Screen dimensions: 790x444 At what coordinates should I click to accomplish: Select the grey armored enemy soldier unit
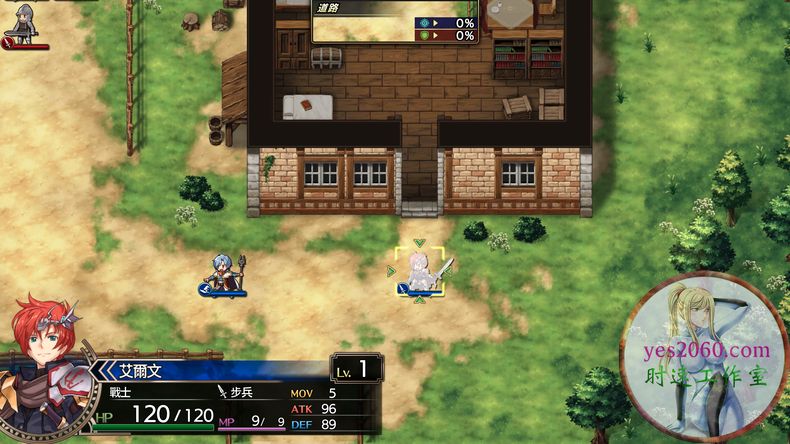coord(23,22)
